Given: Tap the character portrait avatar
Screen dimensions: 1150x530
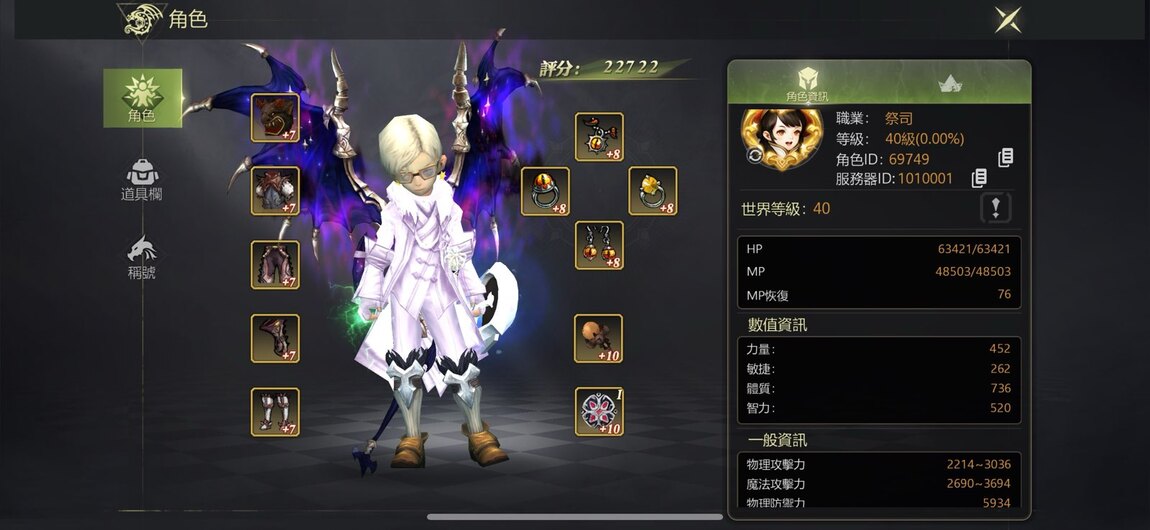Looking at the screenshot, I should tap(782, 138).
